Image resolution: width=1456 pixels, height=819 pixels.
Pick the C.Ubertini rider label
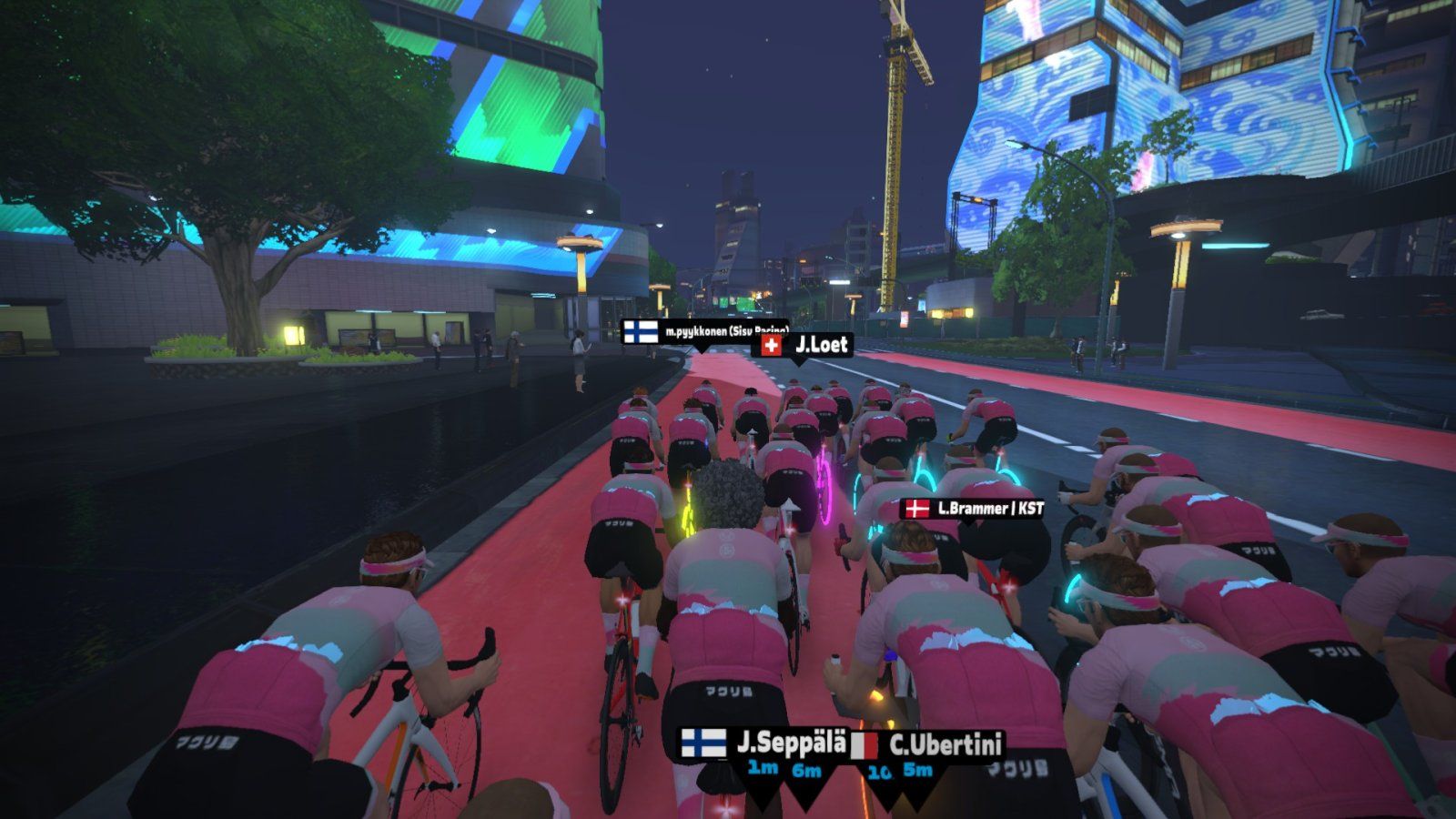(928, 746)
